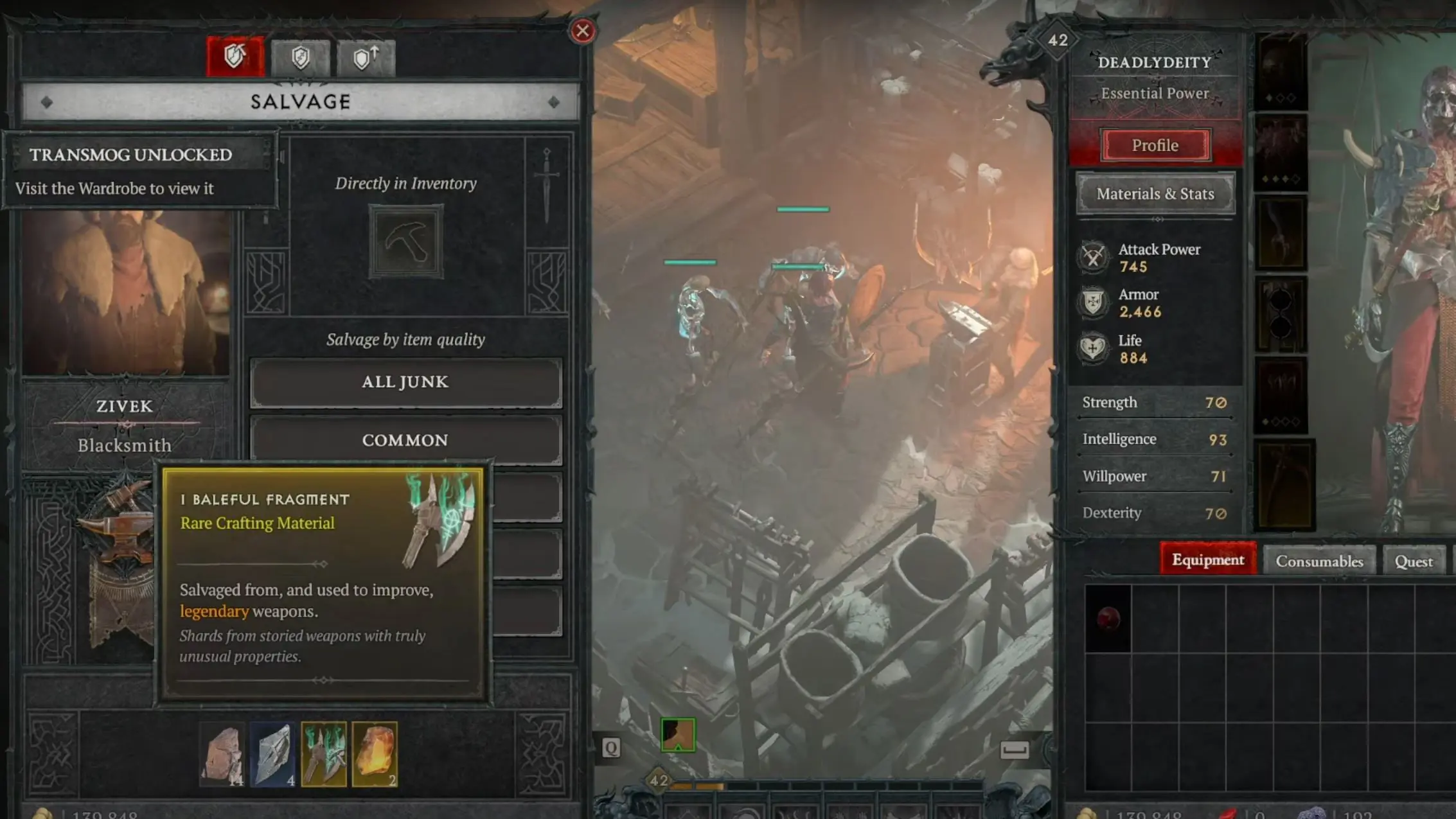Click the amber crystal material icon showing 2
Image resolution: width=1456 pixels, height=819 pixels.
376,755
